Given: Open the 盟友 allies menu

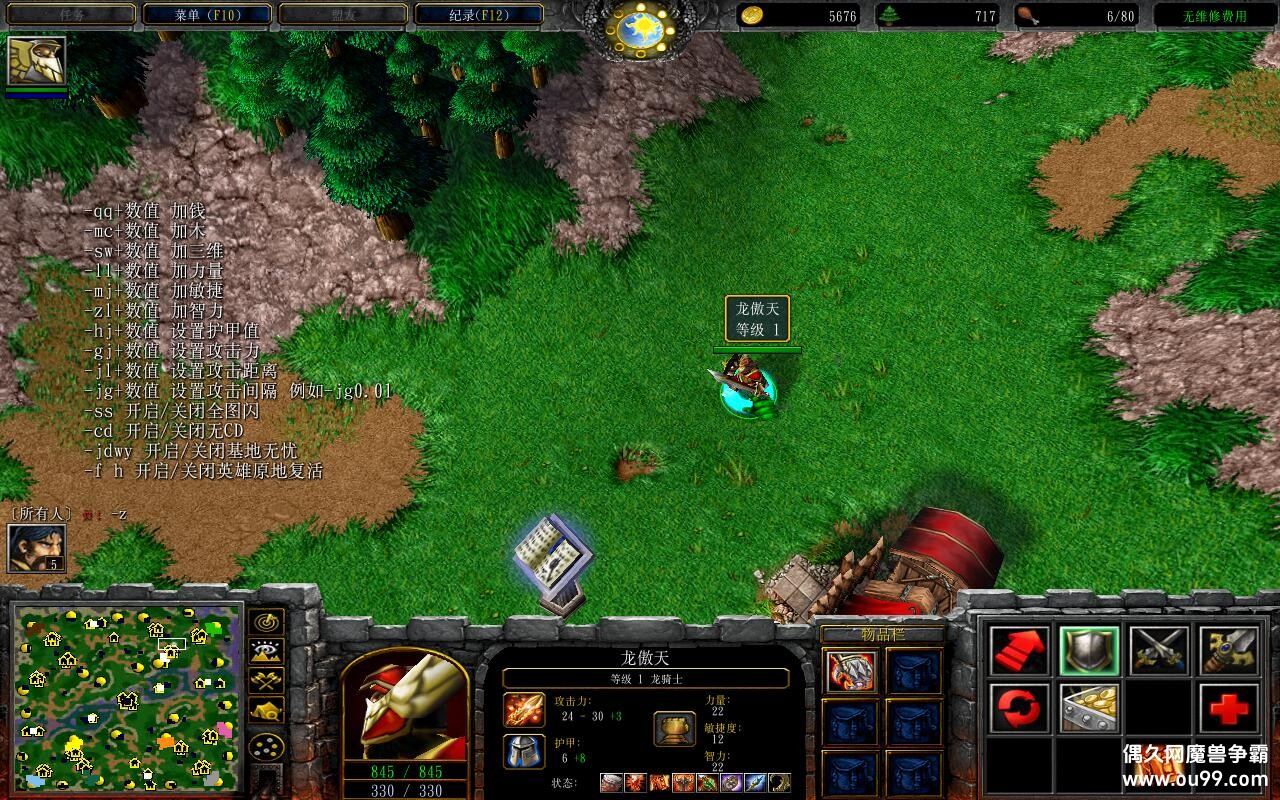Looking at the screenshot, I should click(343, 15).
